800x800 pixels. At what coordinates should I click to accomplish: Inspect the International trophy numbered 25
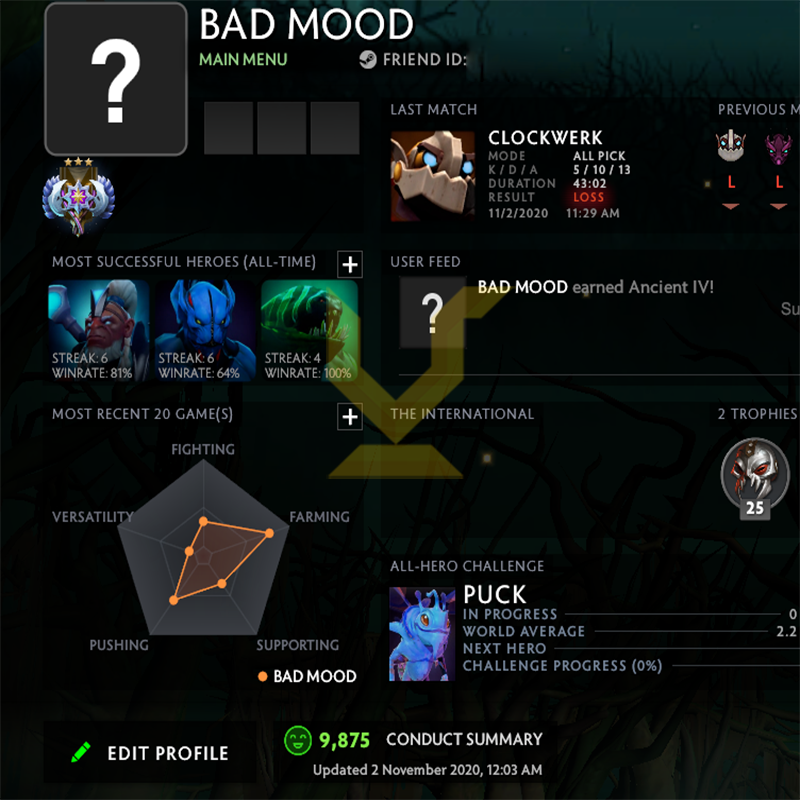click(x=754, y=476)
